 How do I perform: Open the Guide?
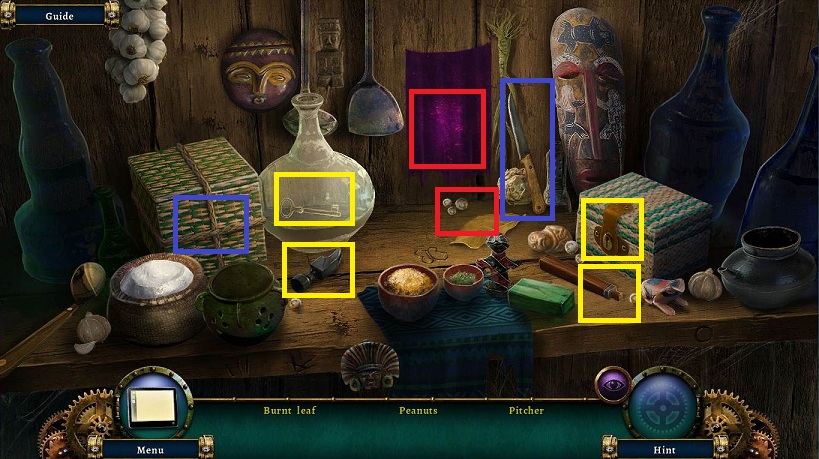pos(59,16)
